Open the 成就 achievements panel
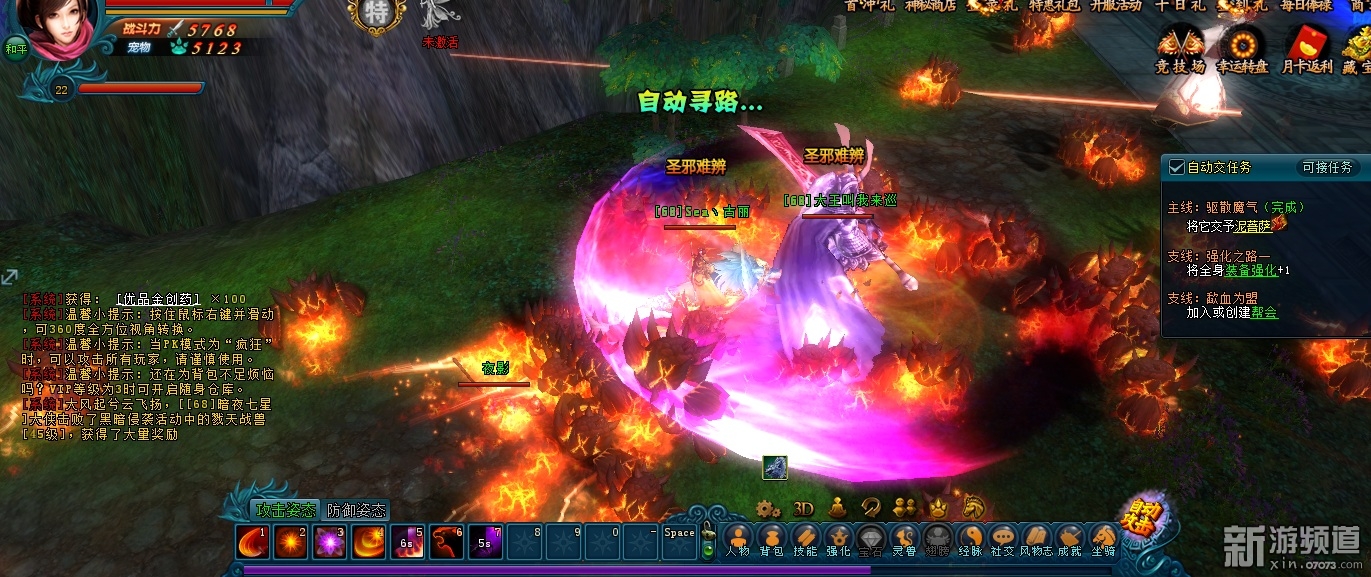This screenshot has width=1371, height=577. tap(1070, 539)
